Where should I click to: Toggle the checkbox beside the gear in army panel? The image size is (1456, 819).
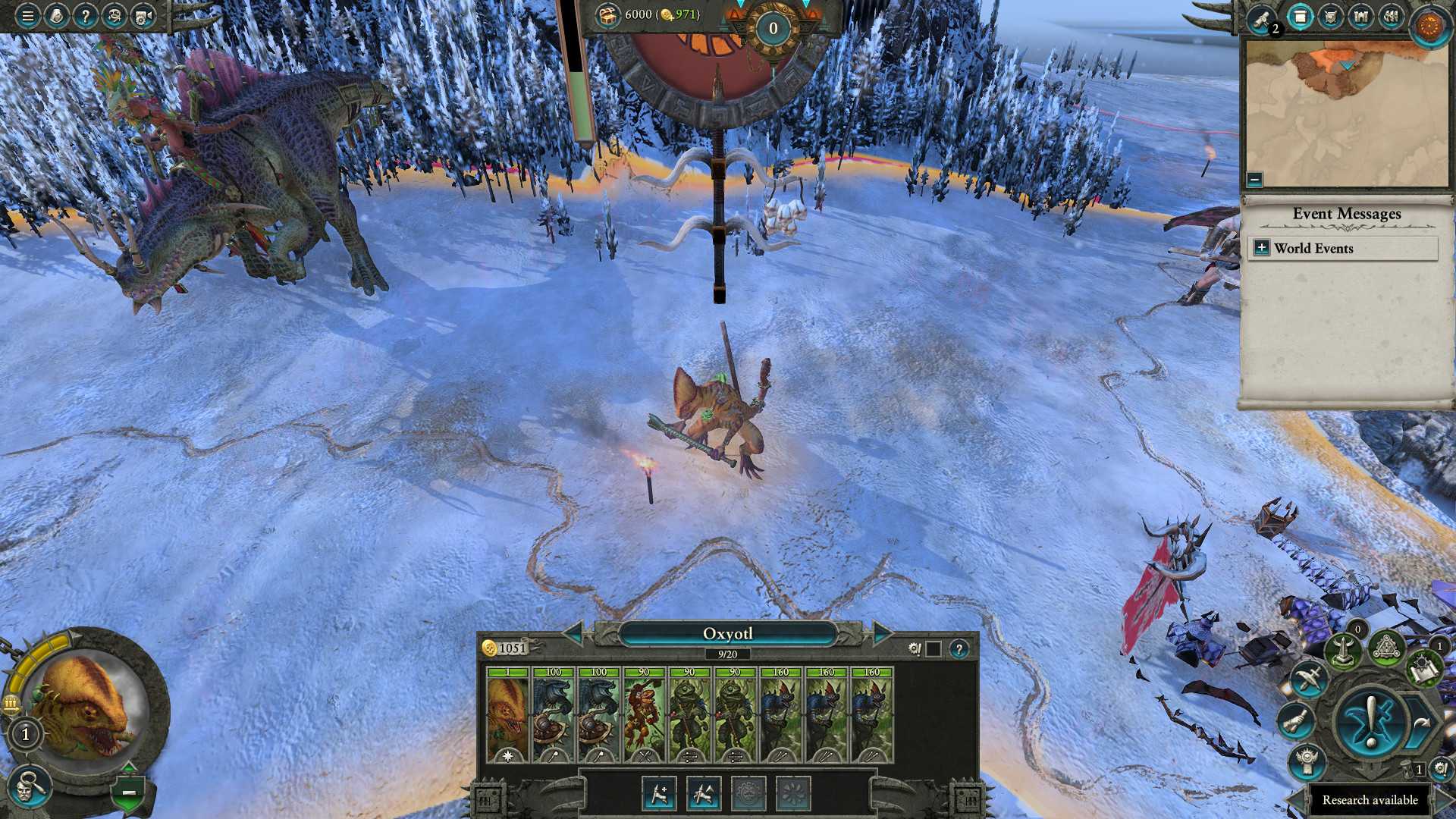pos(934,648)
